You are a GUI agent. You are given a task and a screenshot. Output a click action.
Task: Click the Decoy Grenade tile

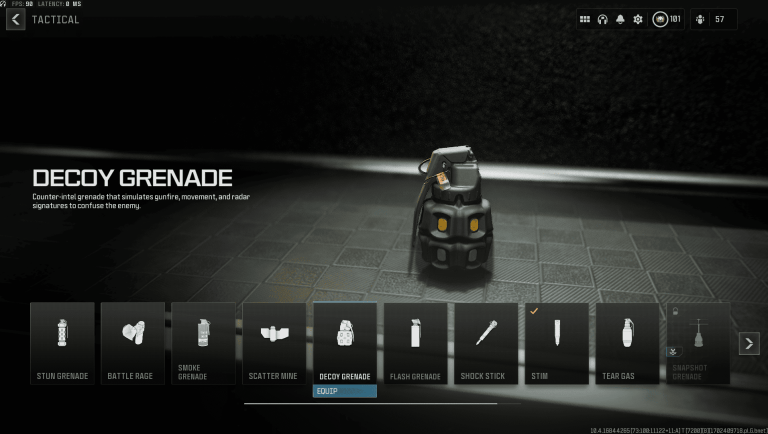(345, 343)
